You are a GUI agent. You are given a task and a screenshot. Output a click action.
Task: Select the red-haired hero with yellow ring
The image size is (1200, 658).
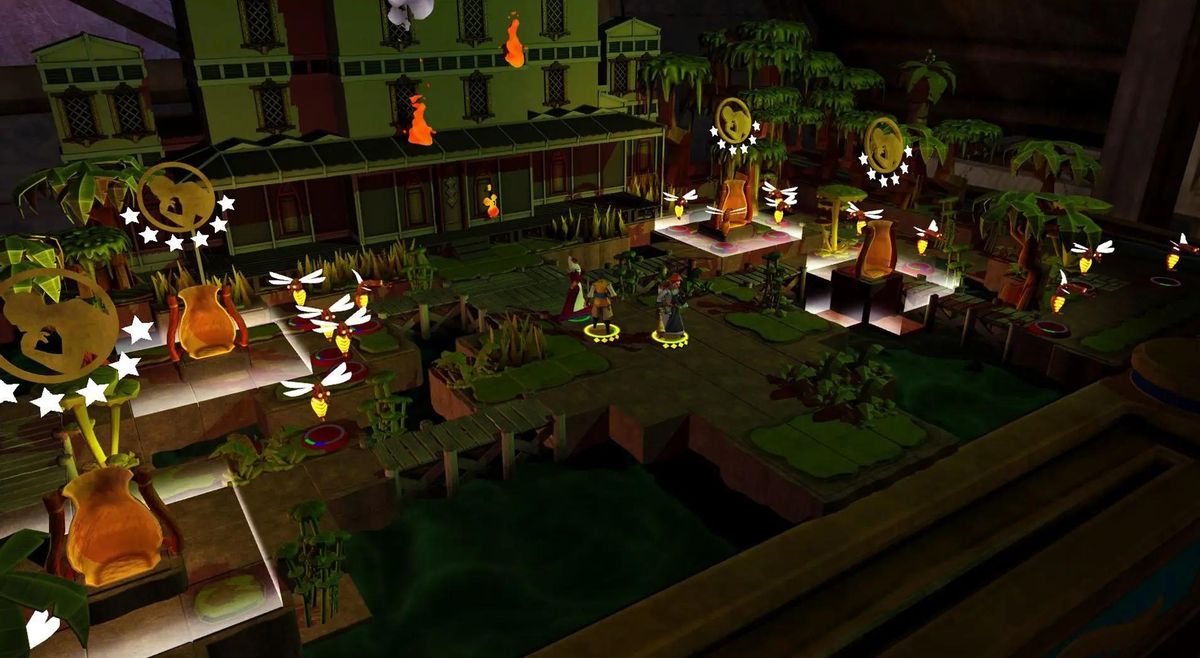pyautogui.click(x=670, y=307)
